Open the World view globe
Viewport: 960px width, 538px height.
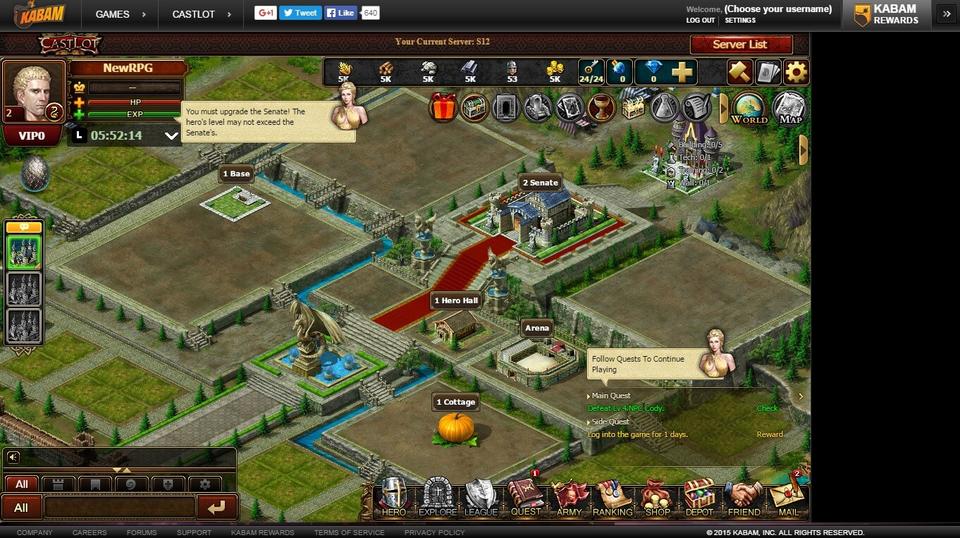[x=749, y=108]
